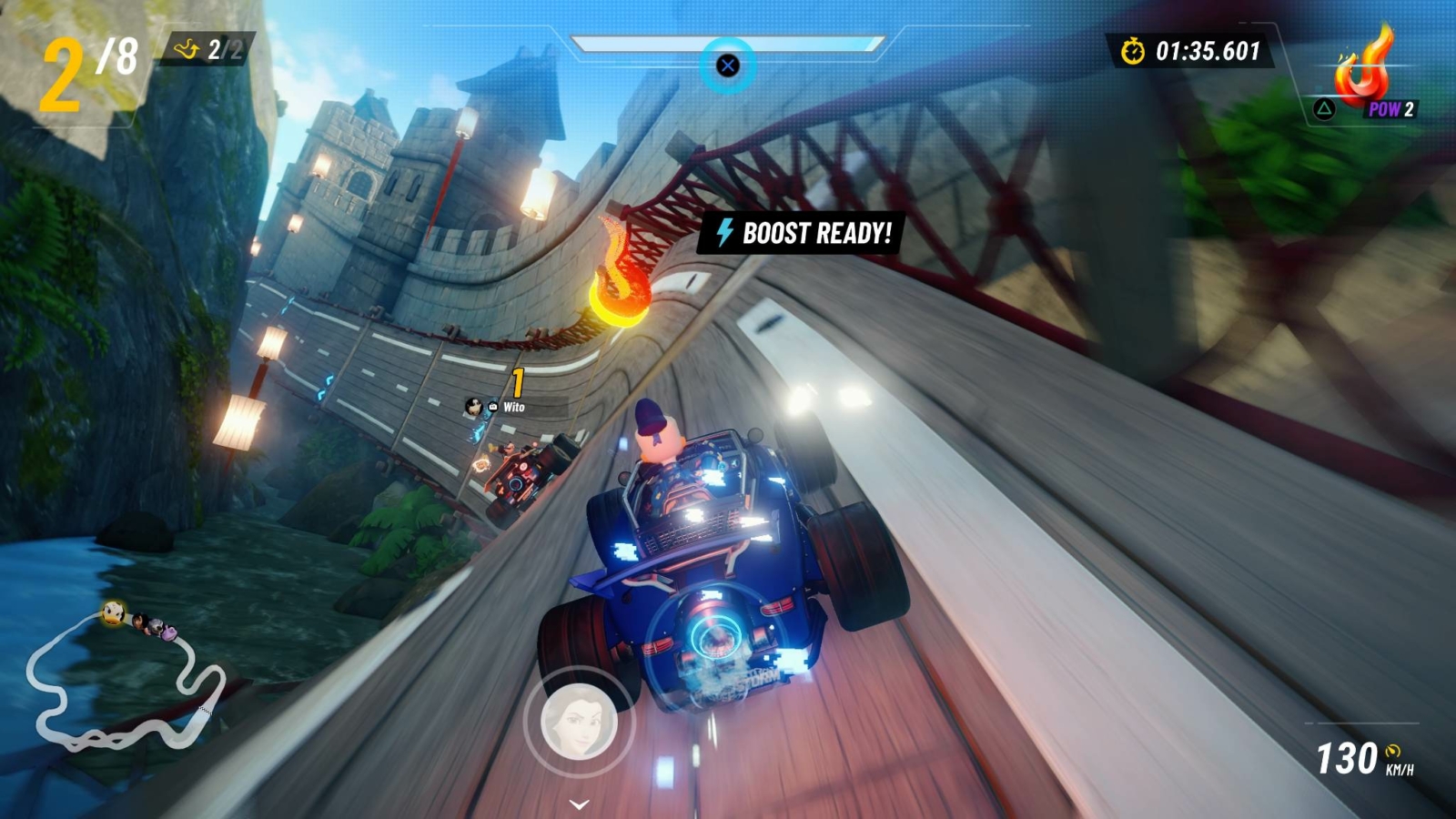Activate the Belle portrait skill icon
The height and width of the screenshot is (819, 1456).
[579, 722]
